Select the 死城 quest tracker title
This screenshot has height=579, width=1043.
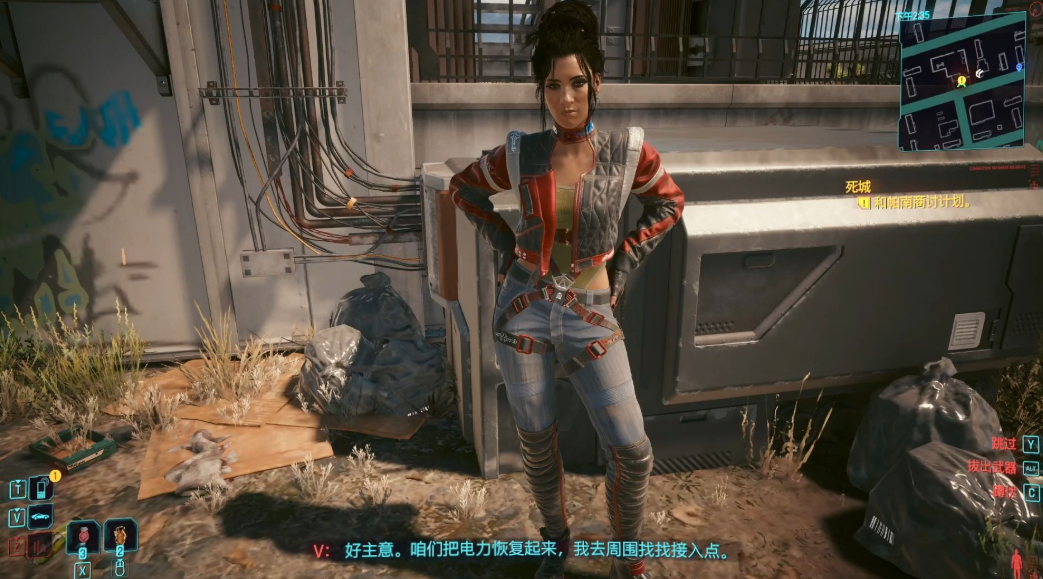[858, 186]
